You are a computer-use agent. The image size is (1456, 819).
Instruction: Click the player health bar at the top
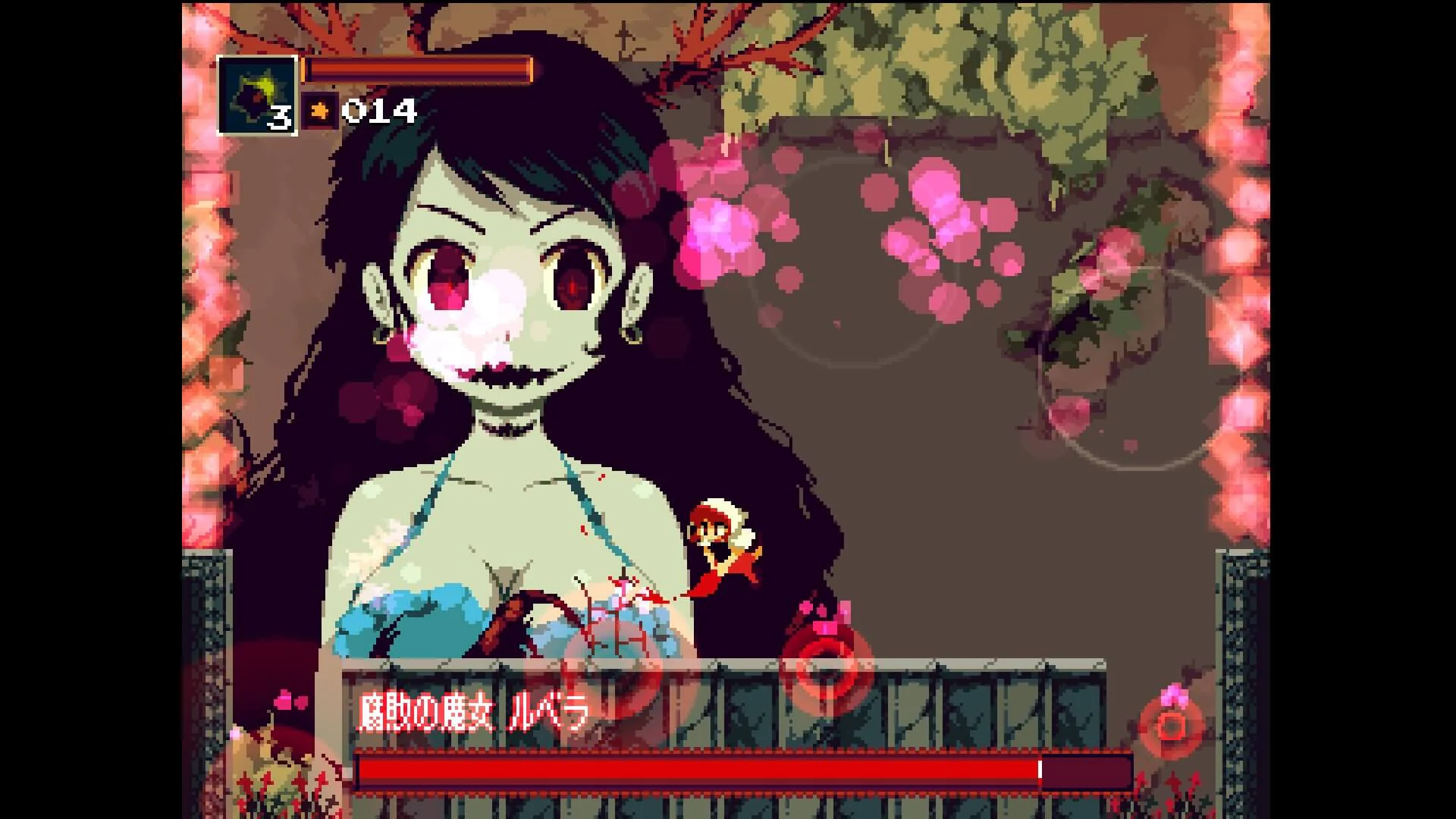(x=417, y=70)
